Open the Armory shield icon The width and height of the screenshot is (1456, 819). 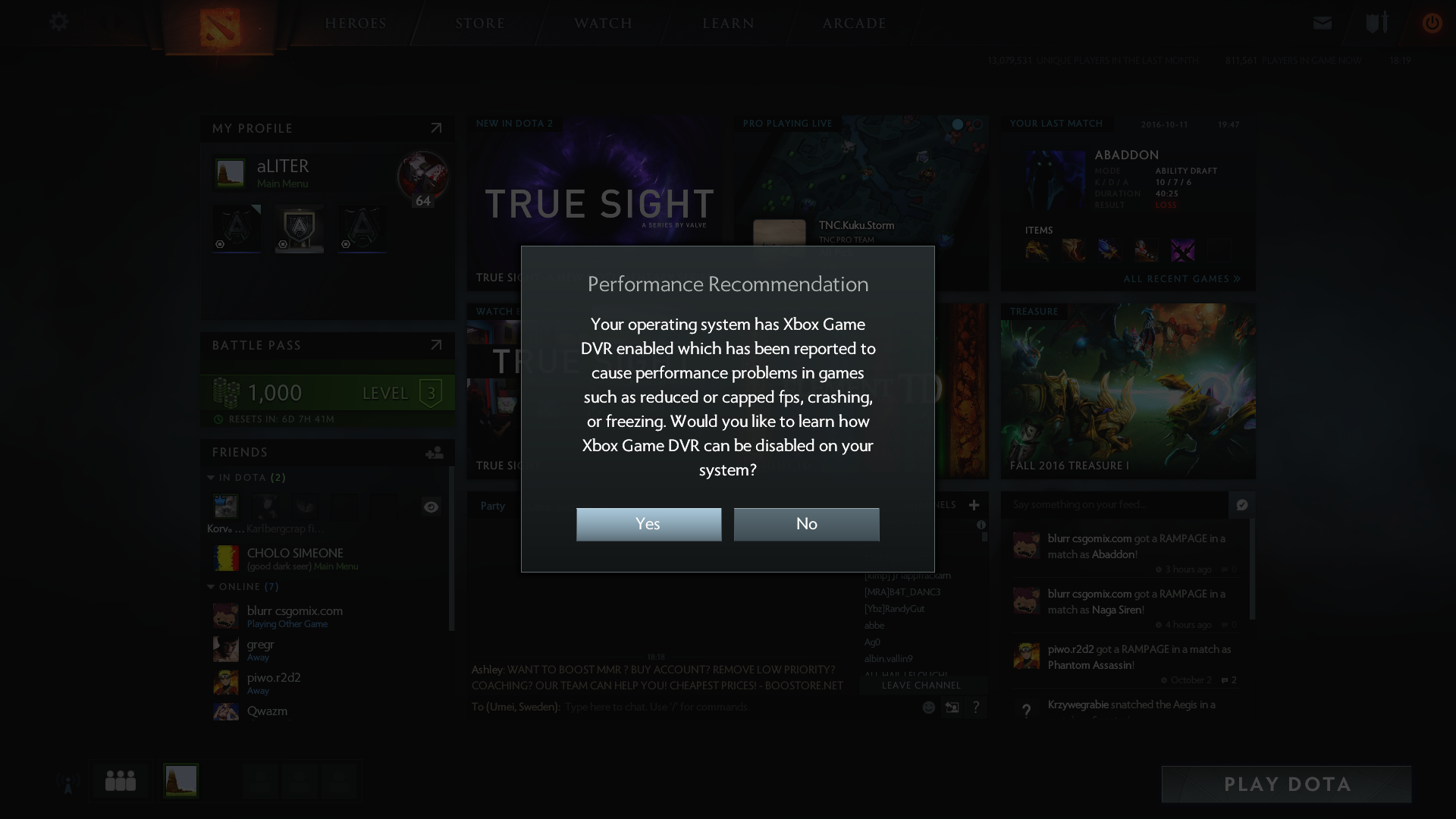1374,23
